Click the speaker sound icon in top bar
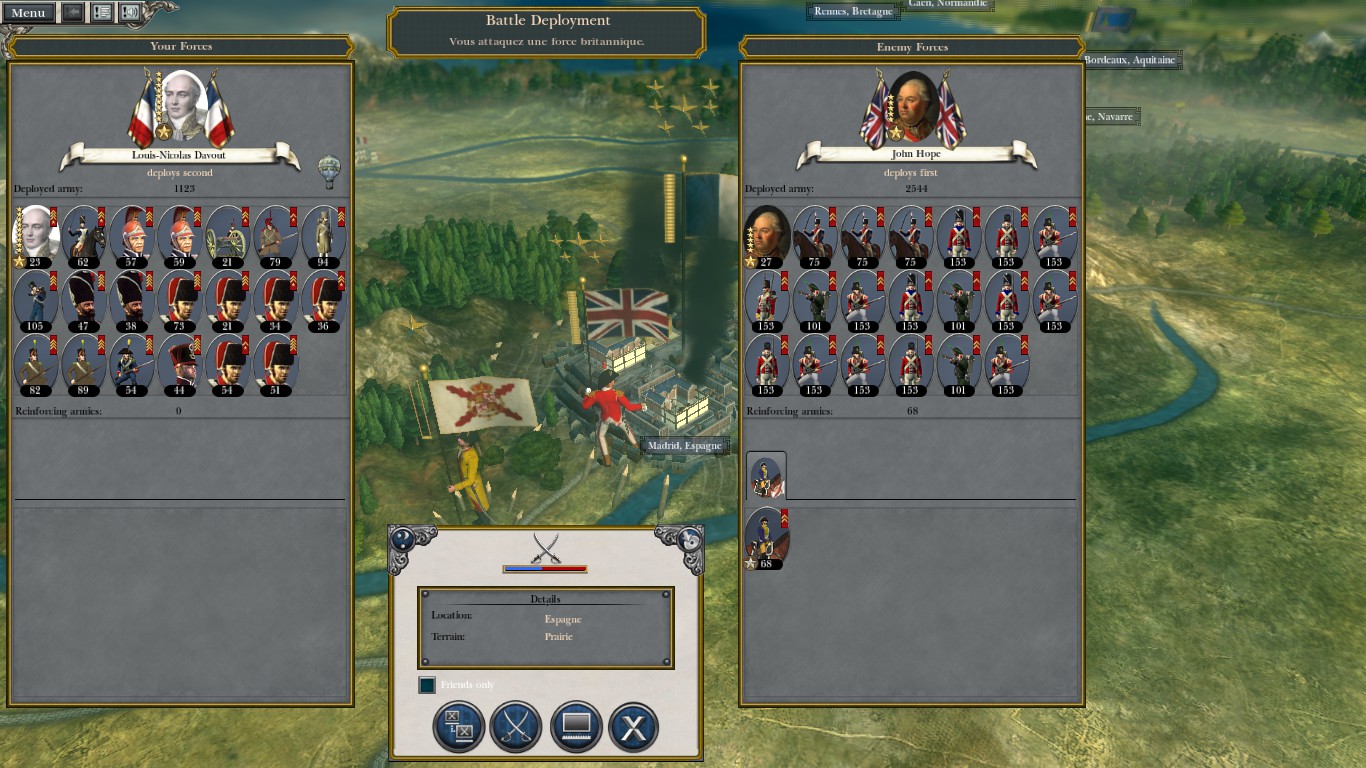1366x768 pixels. pos(130,13)
